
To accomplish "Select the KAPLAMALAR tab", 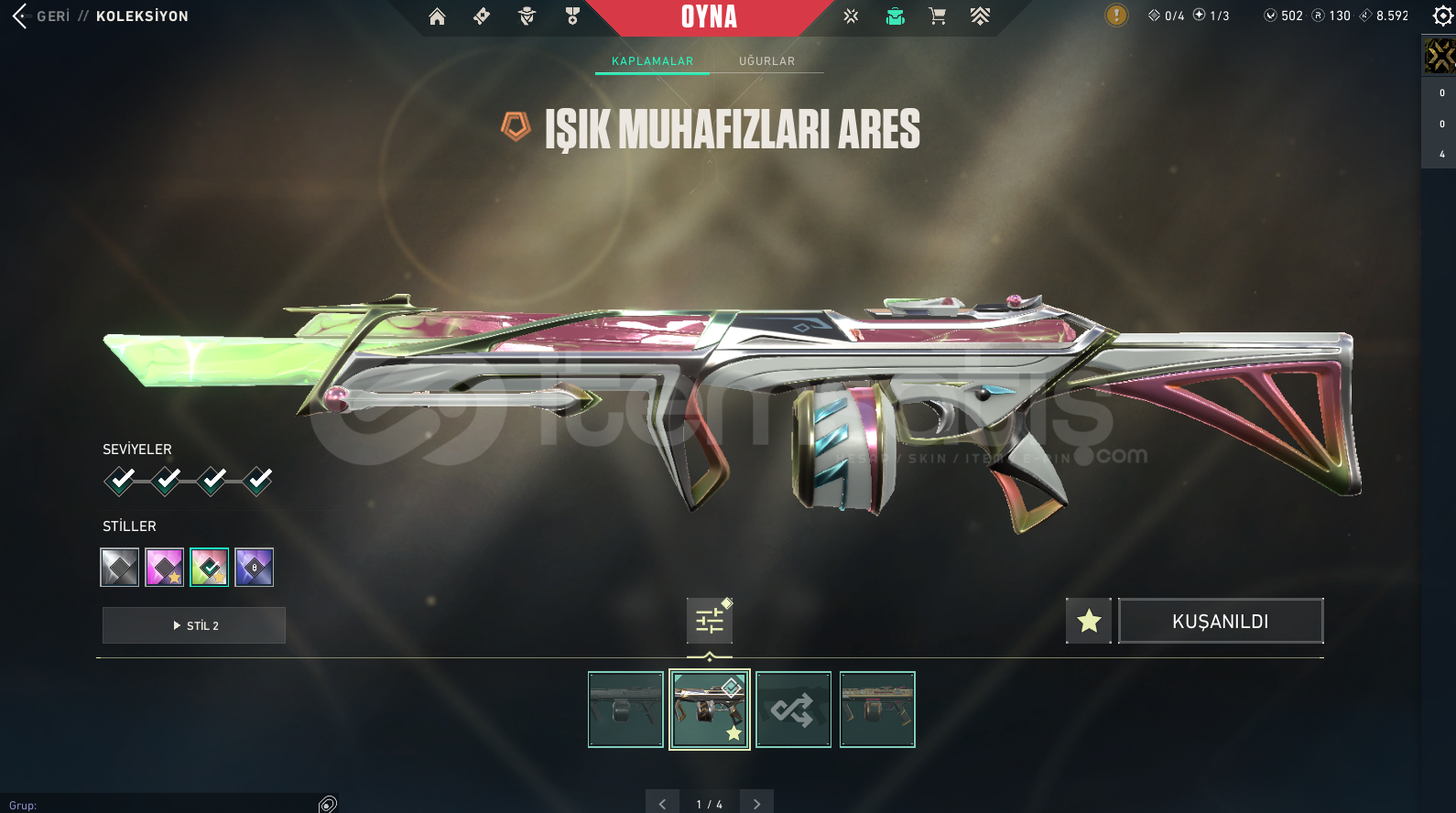I will pos(652,61).
